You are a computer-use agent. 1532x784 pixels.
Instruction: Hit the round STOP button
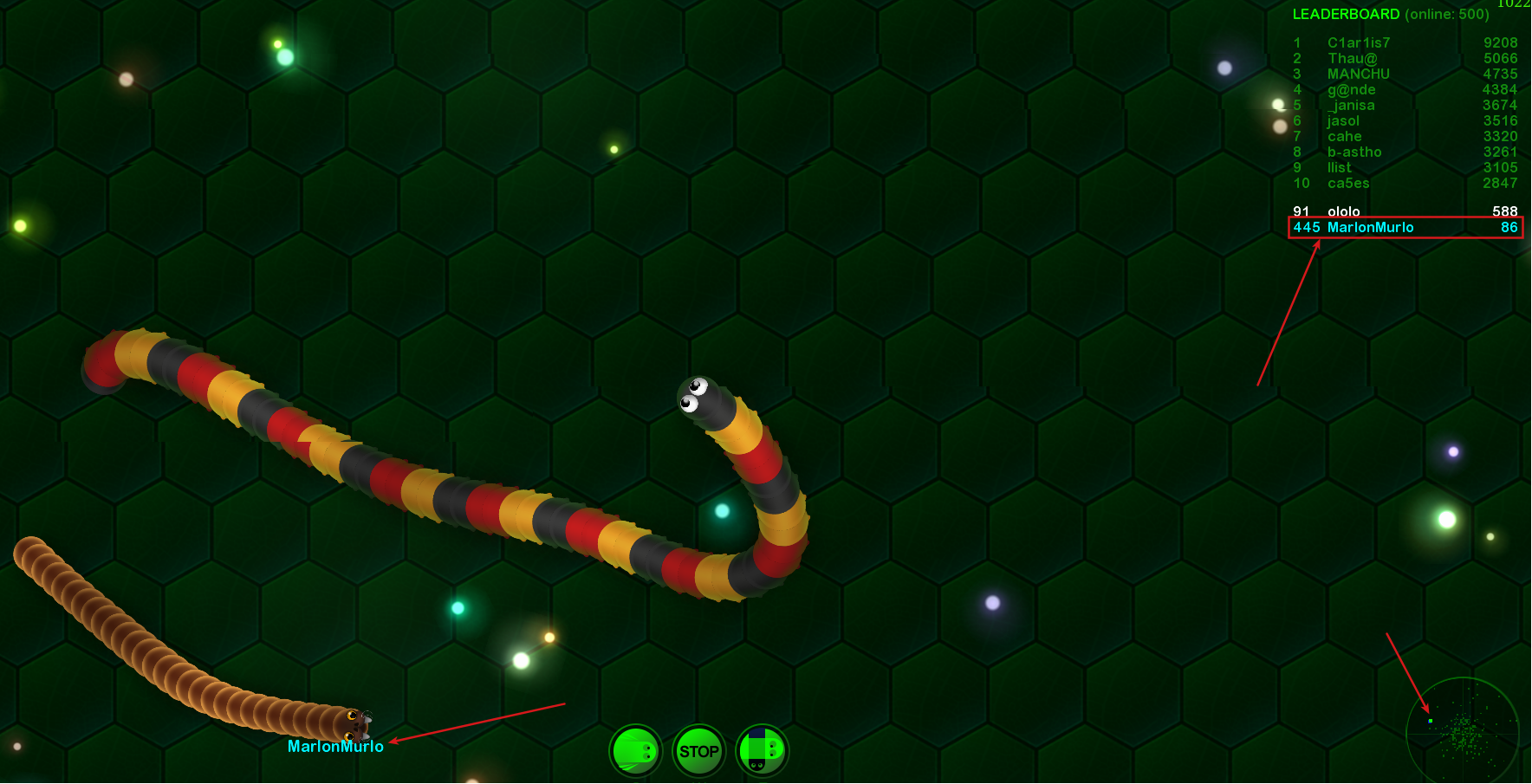(x=699, y=751)
